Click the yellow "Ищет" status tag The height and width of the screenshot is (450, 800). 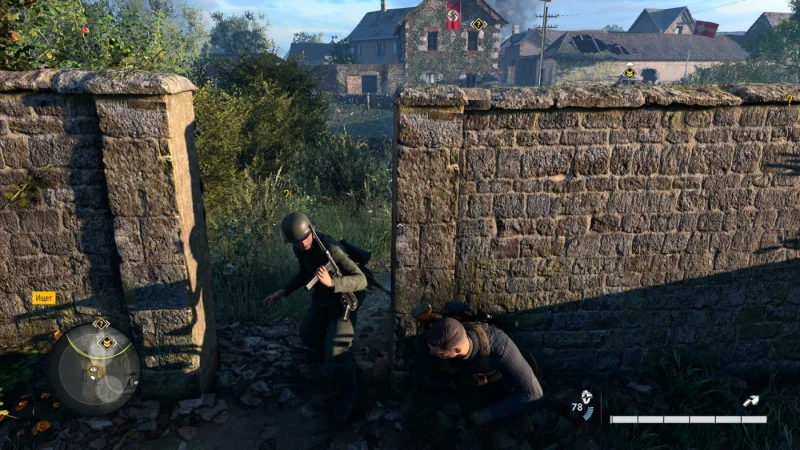click(x=44, y=298)
